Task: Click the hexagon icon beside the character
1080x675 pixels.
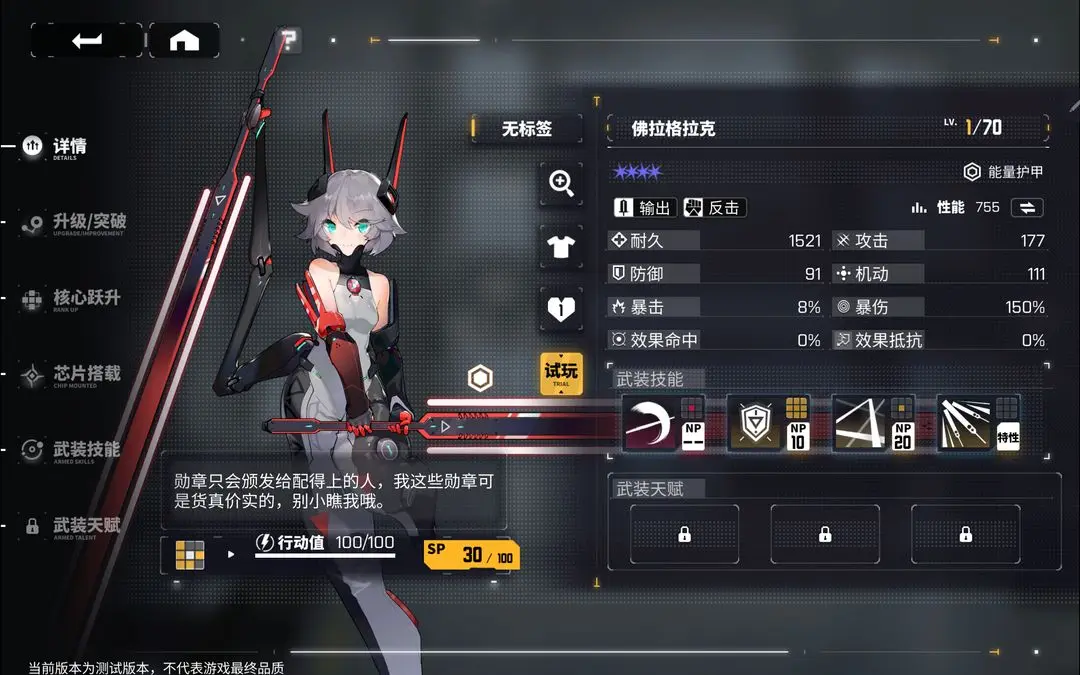Action: pos(480,378)
